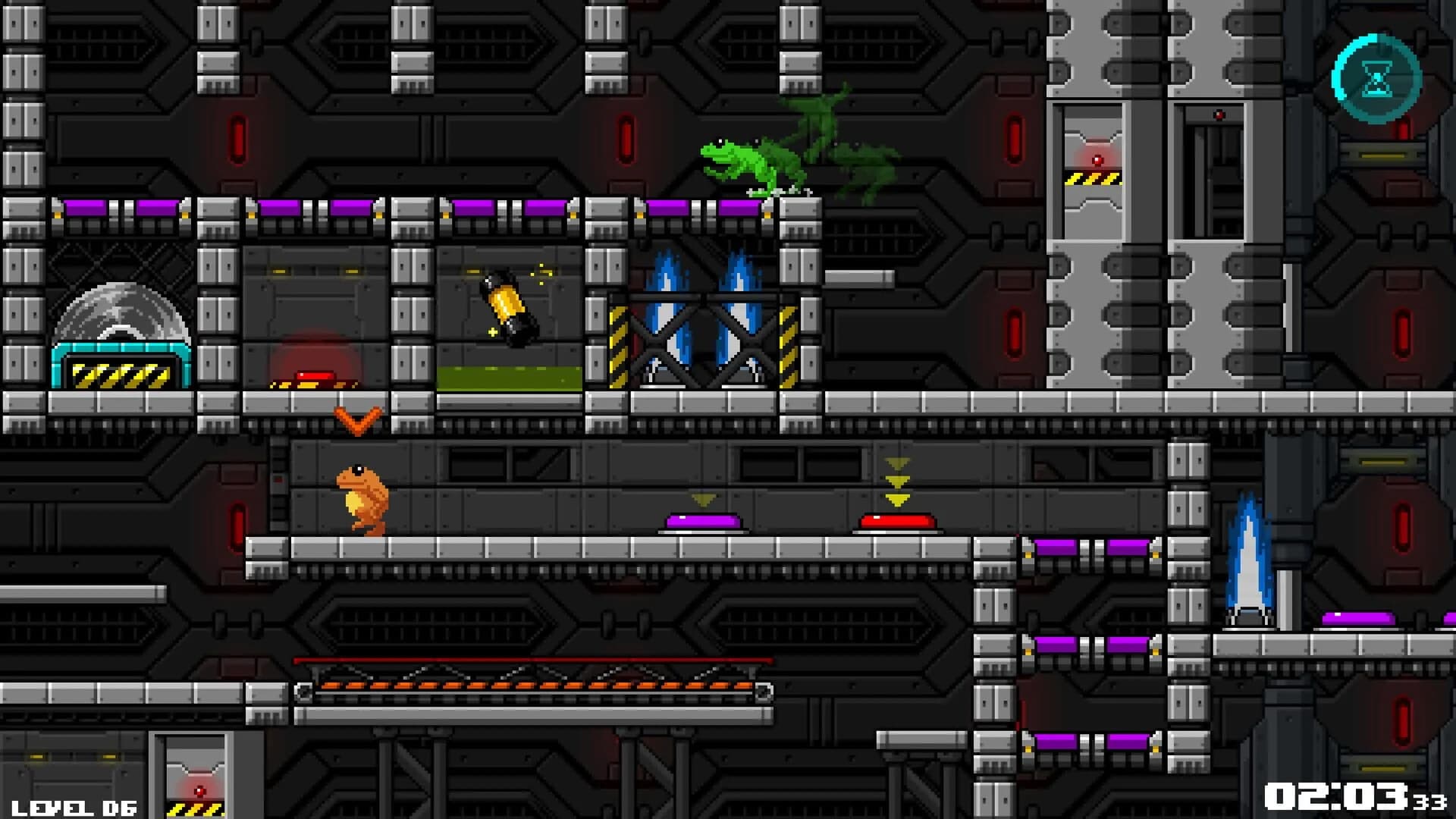The image size is (1456, 819).
Task: Click the yellow hazard-striped door panel
Action: (1092, 180)
